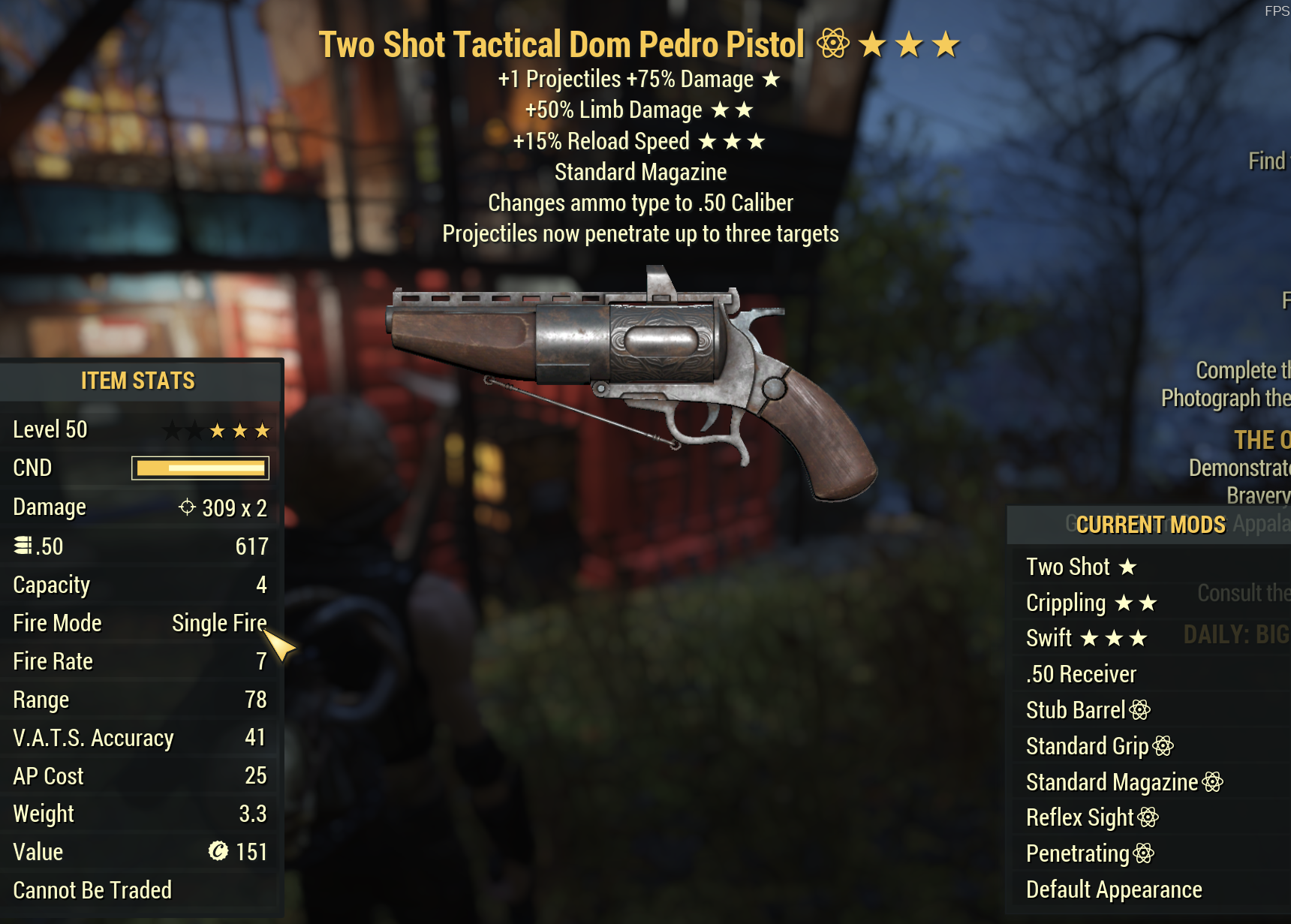Choose the Default Appearance row
The image size is (1291, 924).
tap(1114, 889)
